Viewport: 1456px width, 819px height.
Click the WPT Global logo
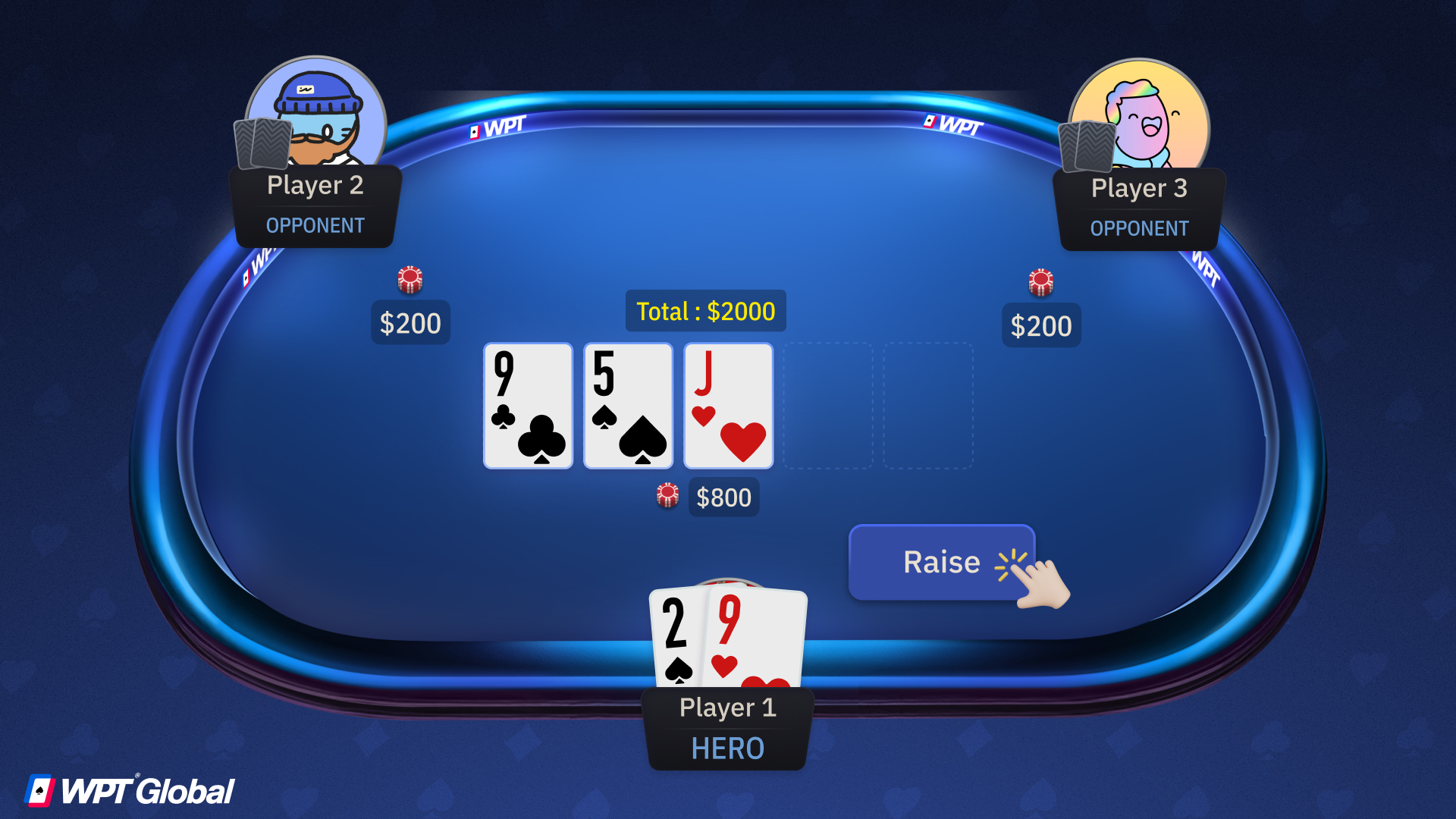129,791
